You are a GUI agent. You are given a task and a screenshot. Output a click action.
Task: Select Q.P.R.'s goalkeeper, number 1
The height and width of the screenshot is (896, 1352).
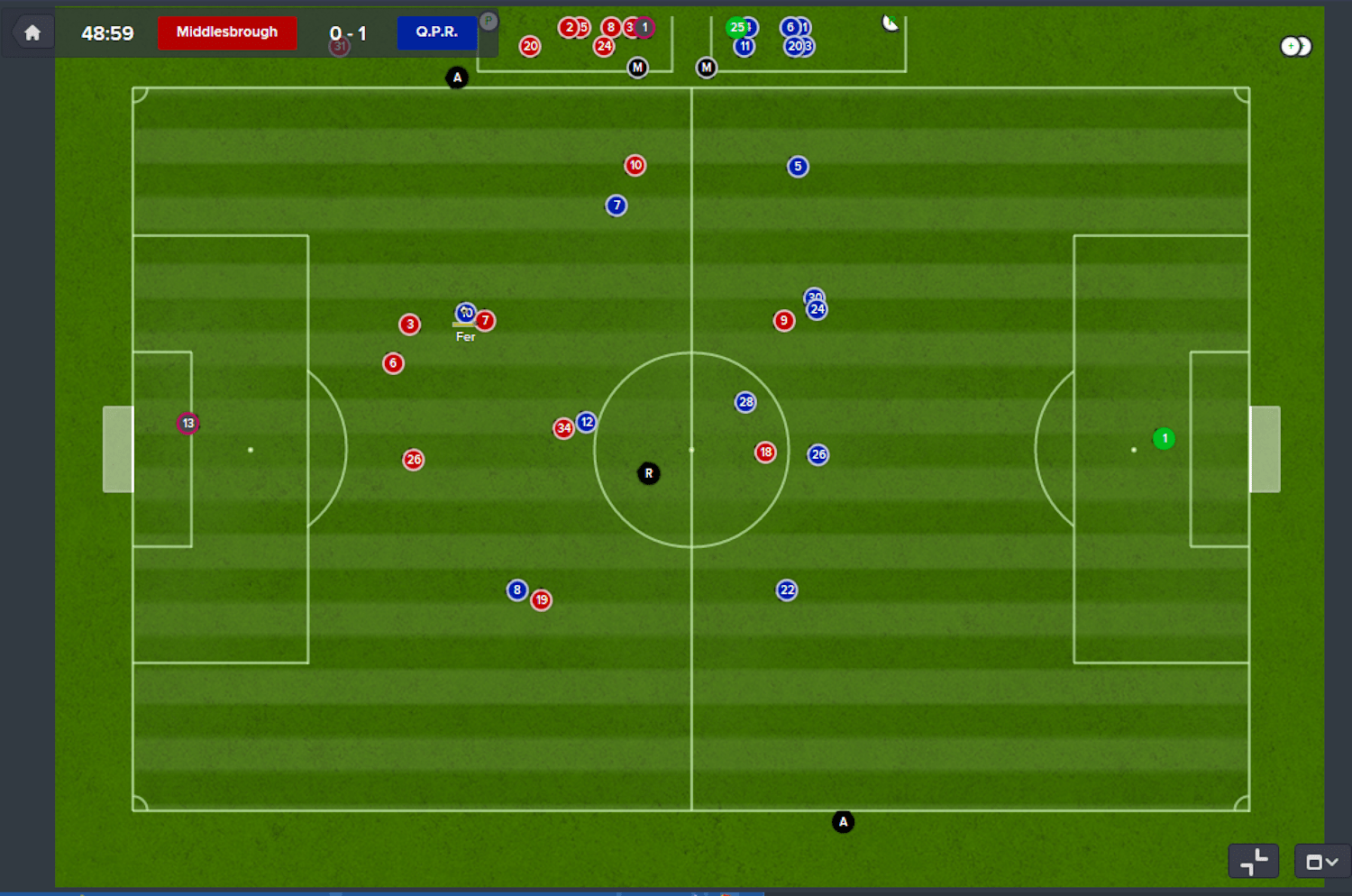(1163, 439)
